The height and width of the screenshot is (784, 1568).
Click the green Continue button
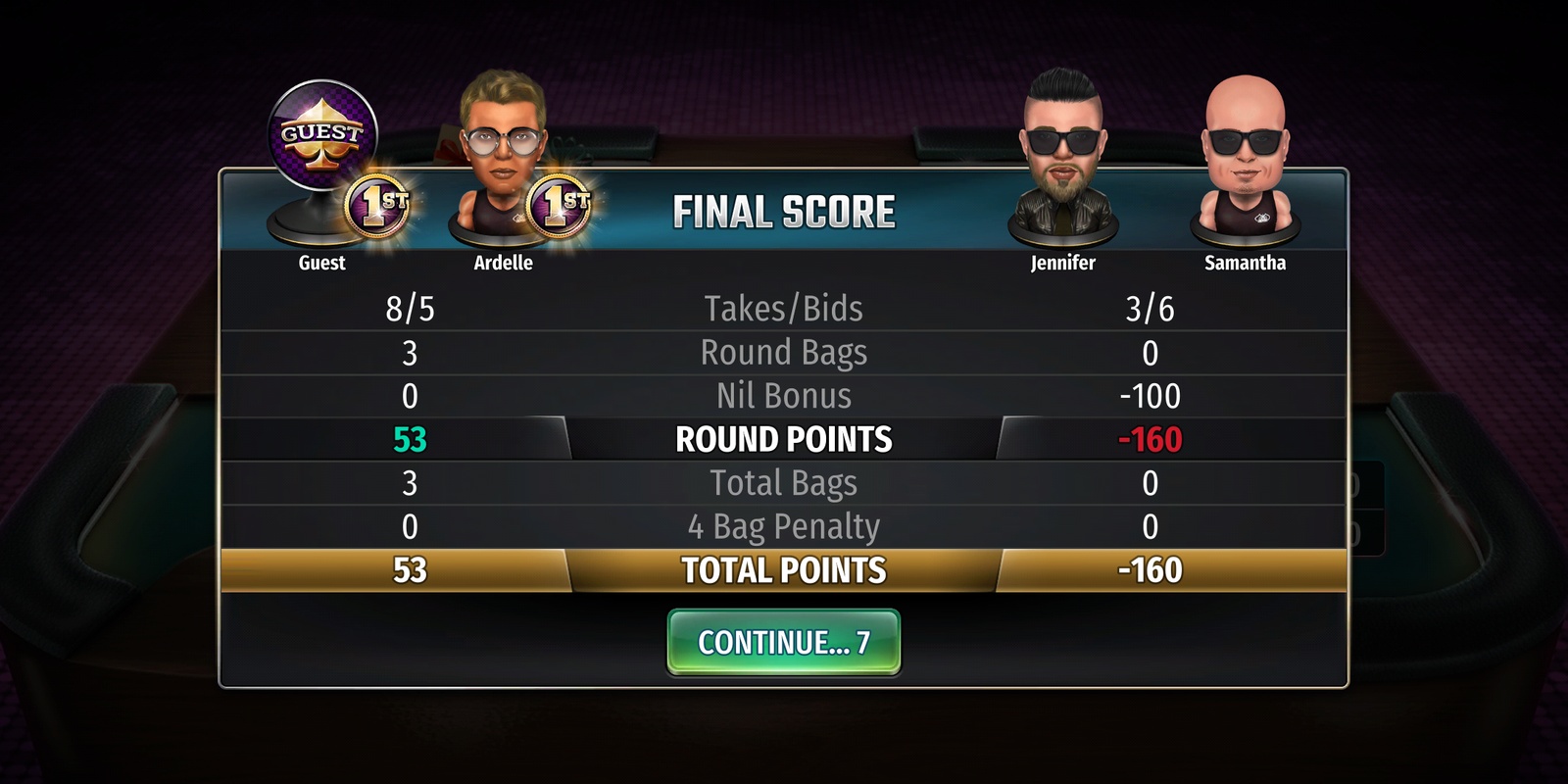(x=783, y=643)
